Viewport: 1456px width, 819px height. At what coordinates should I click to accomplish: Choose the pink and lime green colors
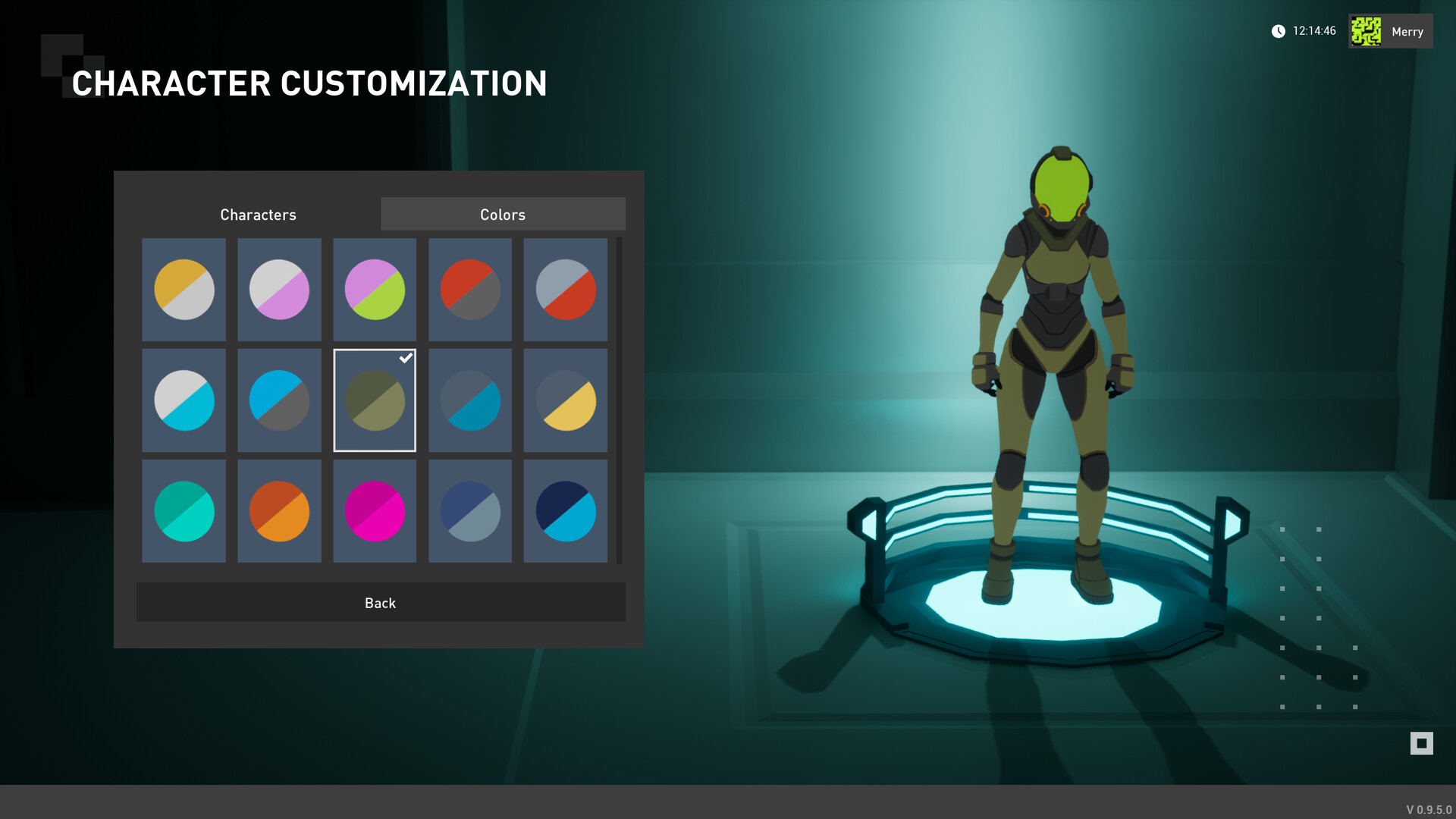(375, 290)
